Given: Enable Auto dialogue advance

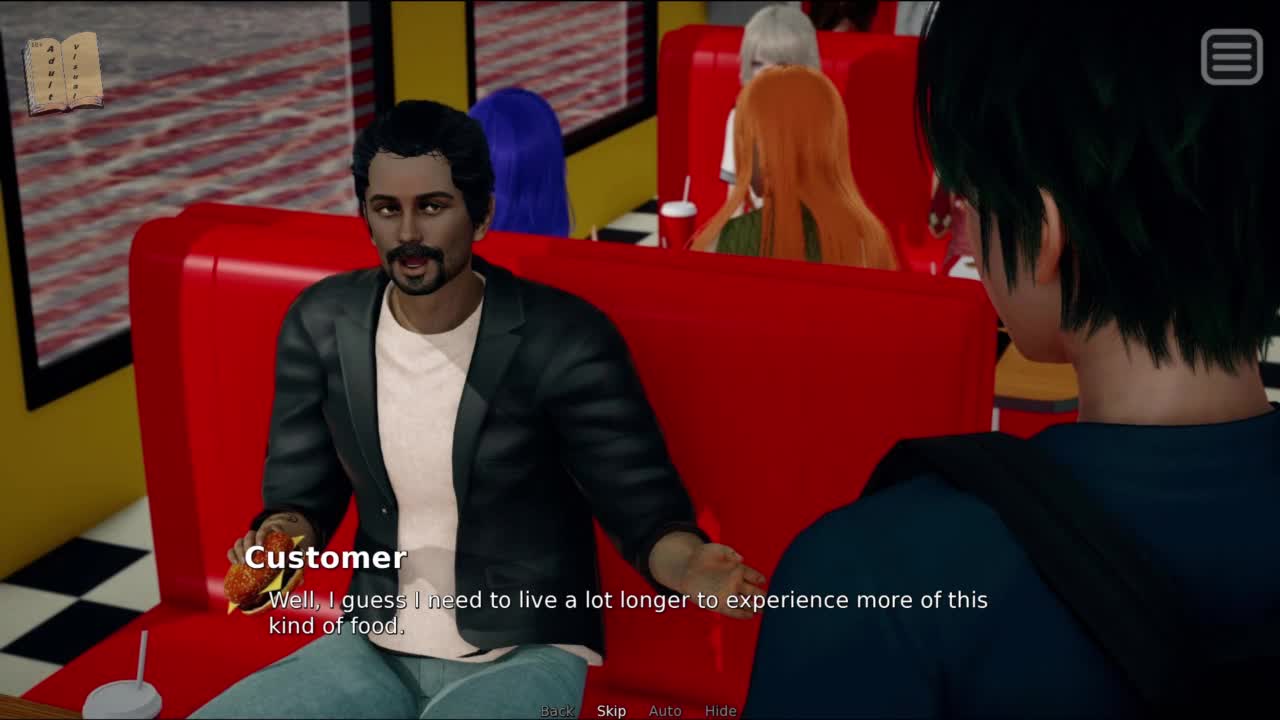Looking at the screenshot, I should [x=665, y=711].
